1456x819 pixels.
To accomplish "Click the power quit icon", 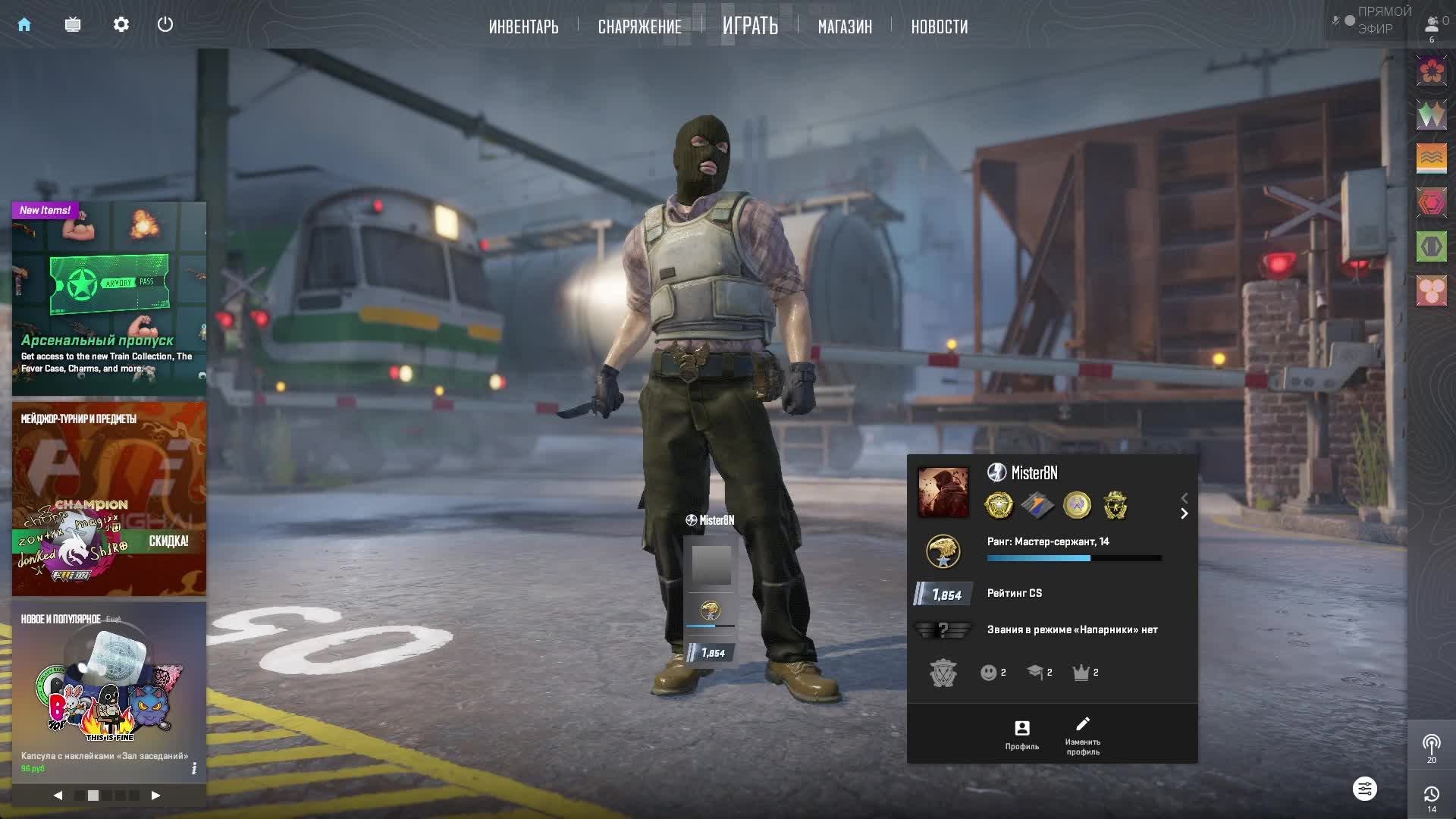I will coord(165,25).
